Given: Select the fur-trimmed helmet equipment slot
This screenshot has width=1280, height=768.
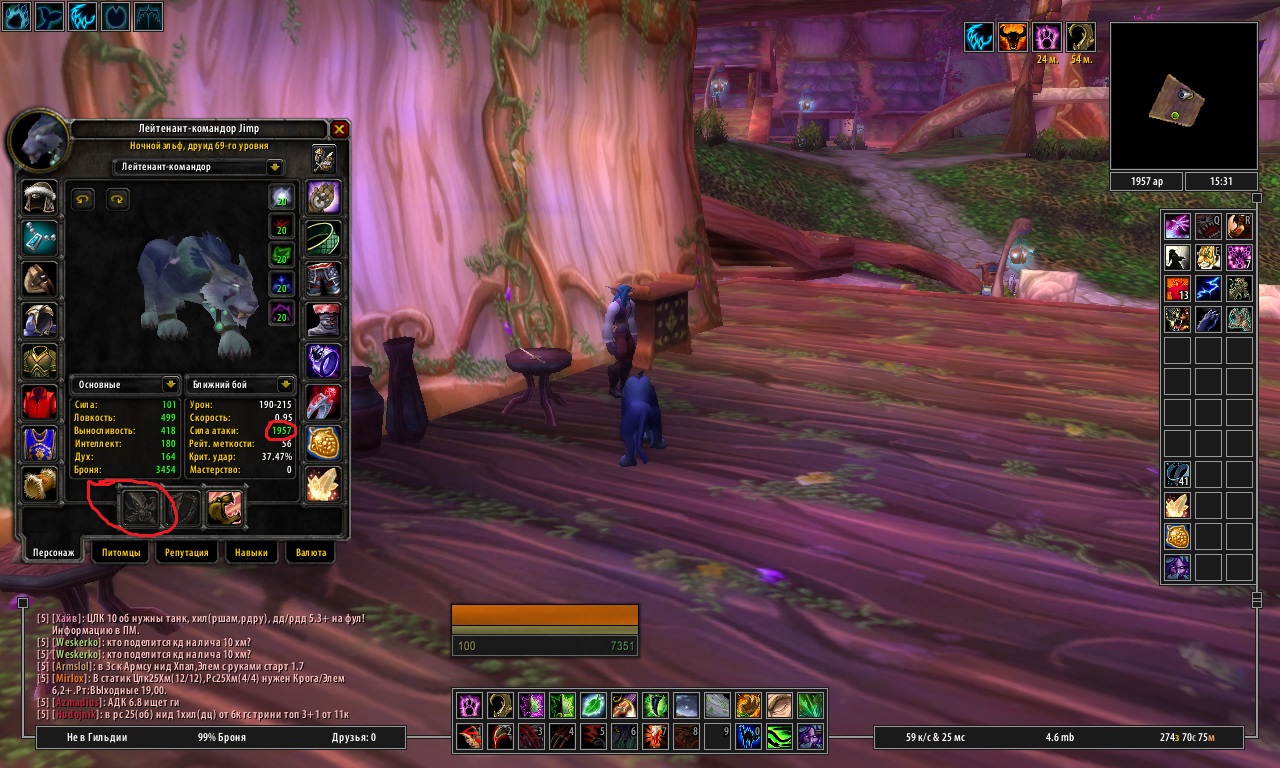Looking at the screenshot, I should [40, 197].
